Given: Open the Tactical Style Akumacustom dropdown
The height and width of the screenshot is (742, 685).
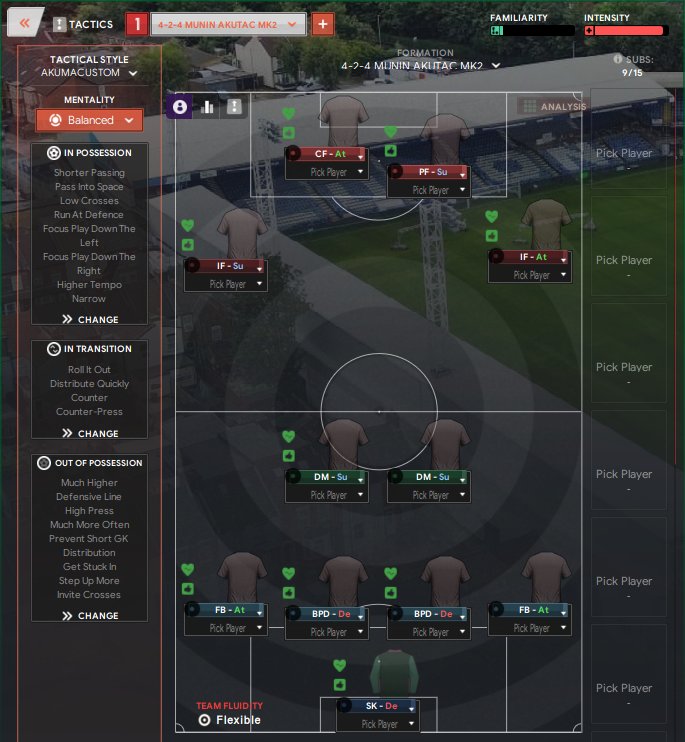Looking at the screenshot, I should coord(90,73).
